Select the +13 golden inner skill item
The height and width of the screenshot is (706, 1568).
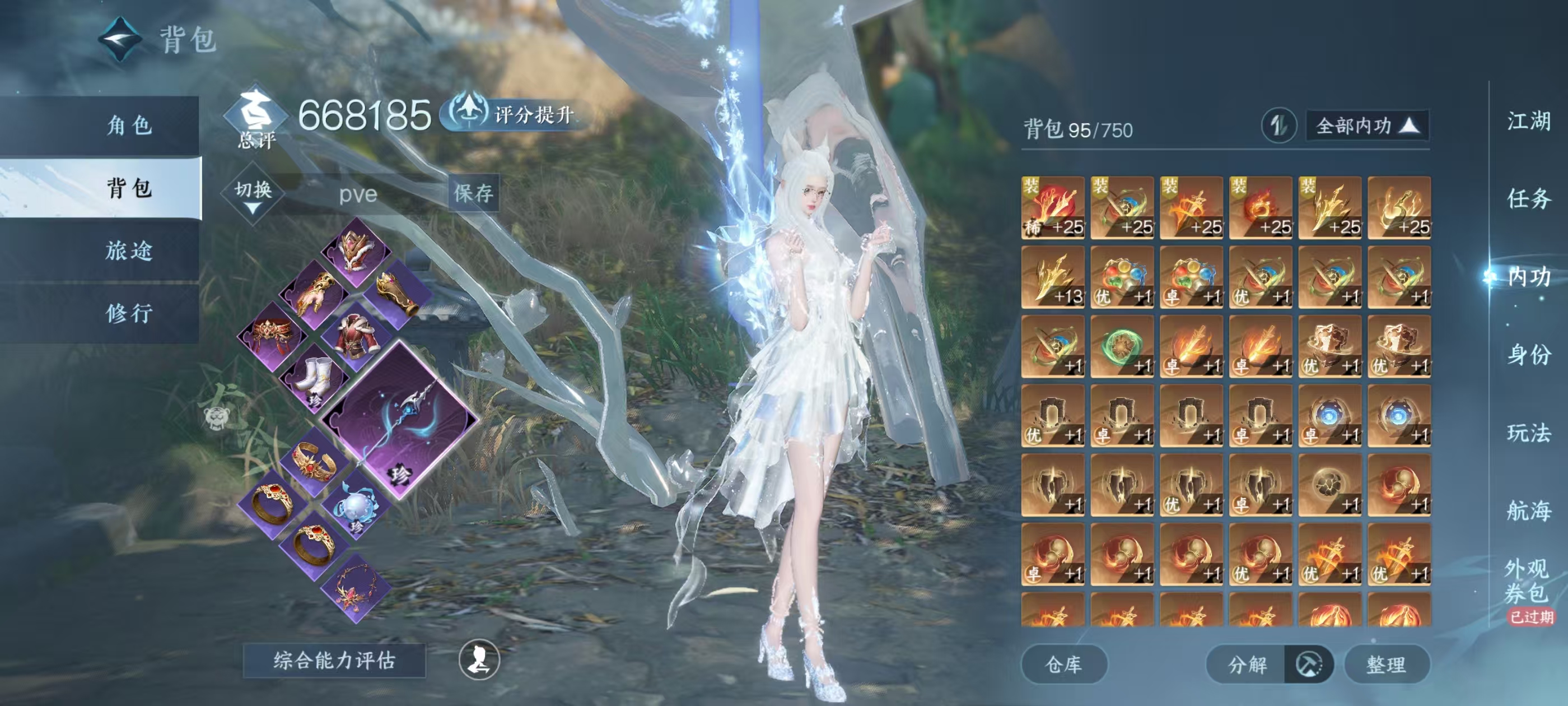pyautogui.click(x=1052, y=278)
